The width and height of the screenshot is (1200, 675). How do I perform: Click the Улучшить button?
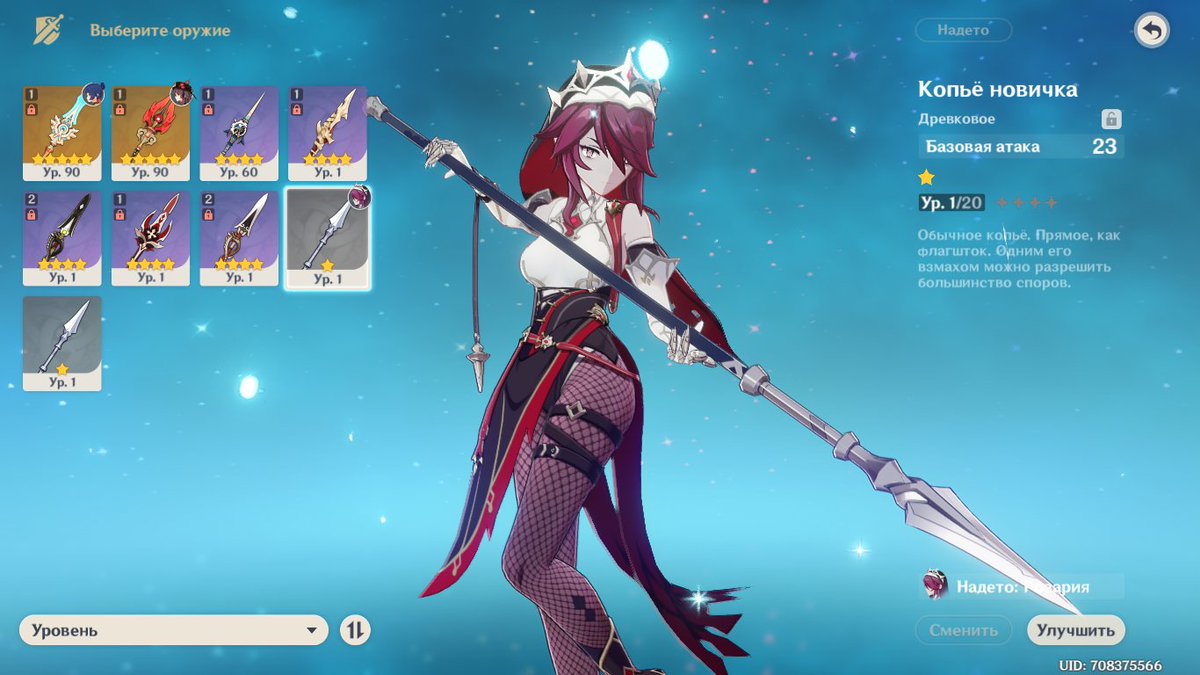1075,630
